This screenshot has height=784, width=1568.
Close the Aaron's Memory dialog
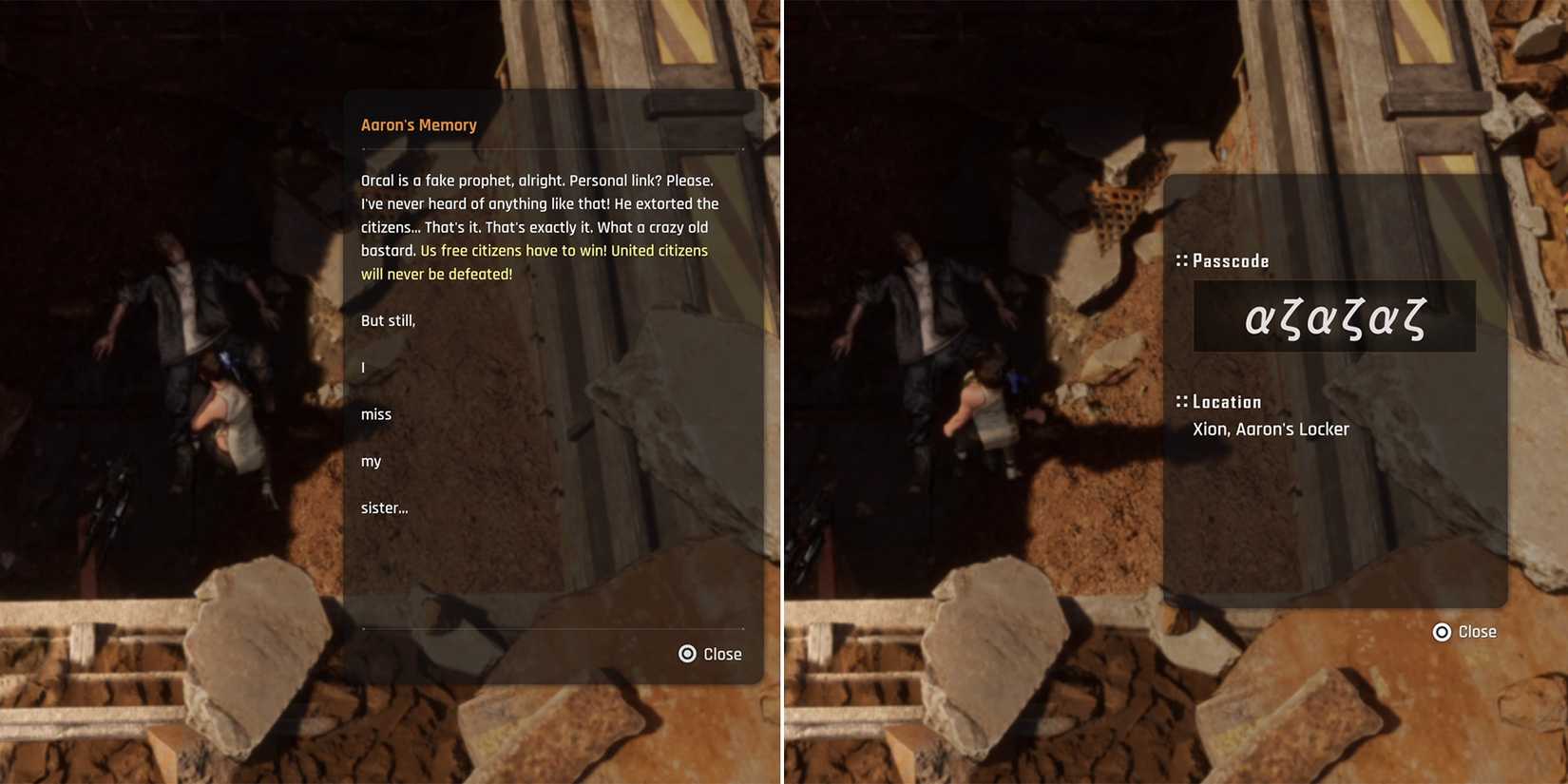click(708, 653)
